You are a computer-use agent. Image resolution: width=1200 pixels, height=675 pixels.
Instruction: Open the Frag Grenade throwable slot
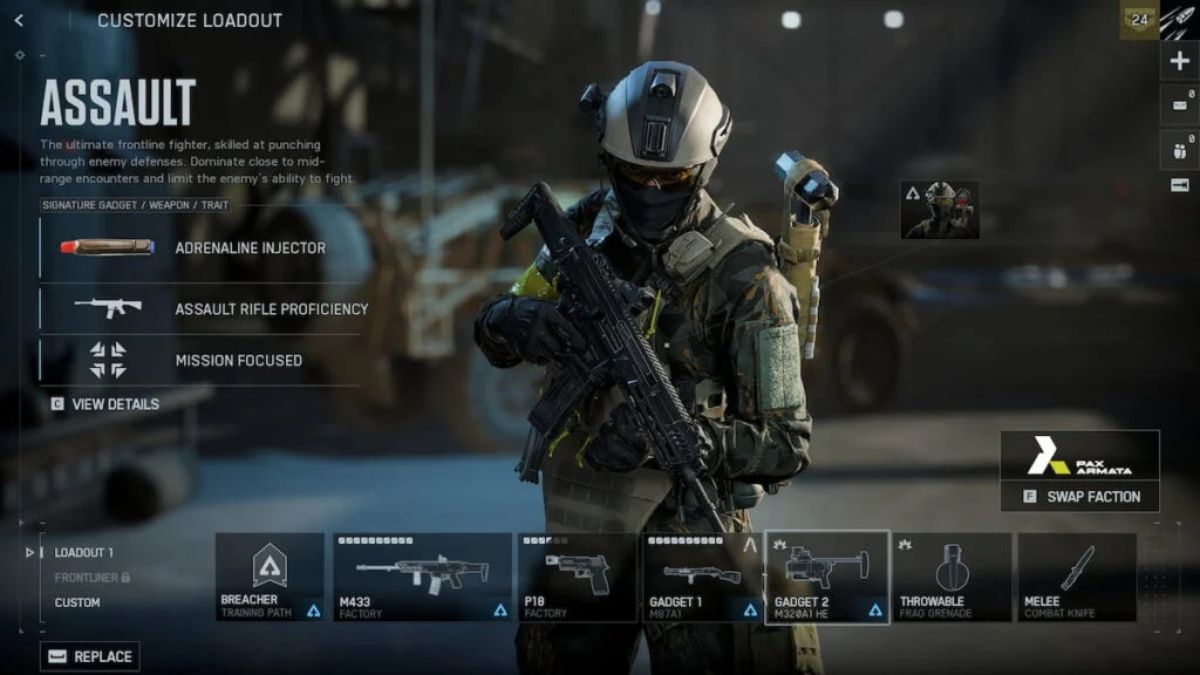pyautogui.click(x=951, y=577)
